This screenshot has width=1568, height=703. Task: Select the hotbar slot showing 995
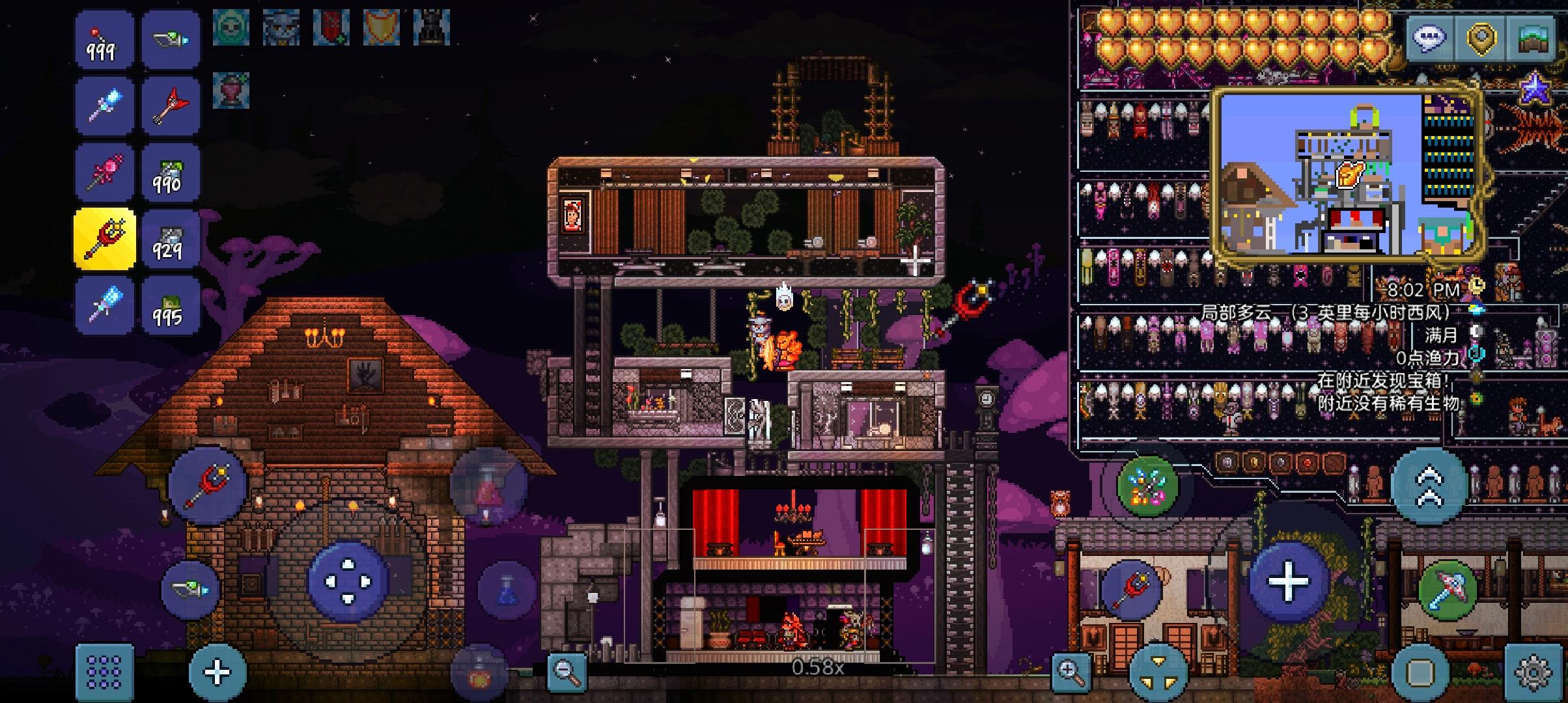pyautogui.click(x=170, y=305)
